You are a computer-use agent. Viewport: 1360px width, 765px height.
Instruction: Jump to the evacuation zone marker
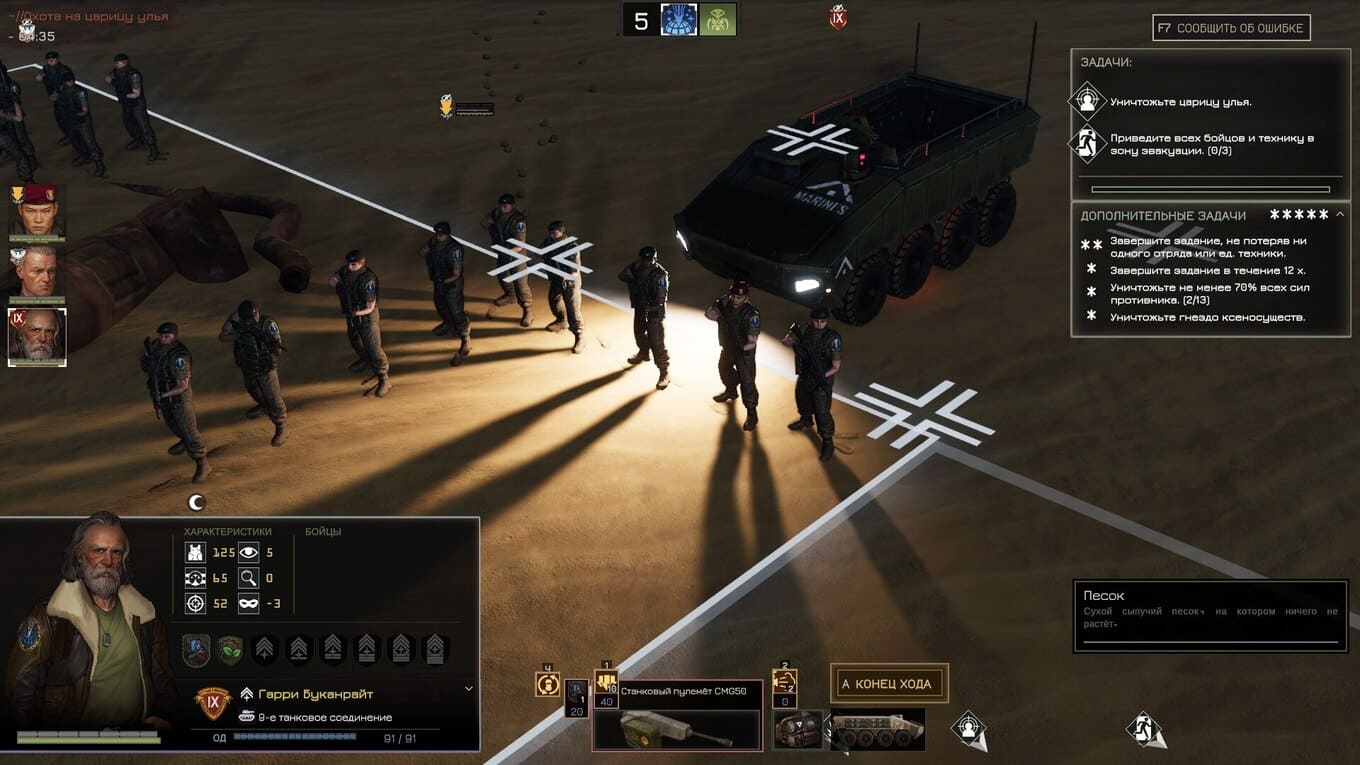pyautogui.click(x=1146, y=728)
